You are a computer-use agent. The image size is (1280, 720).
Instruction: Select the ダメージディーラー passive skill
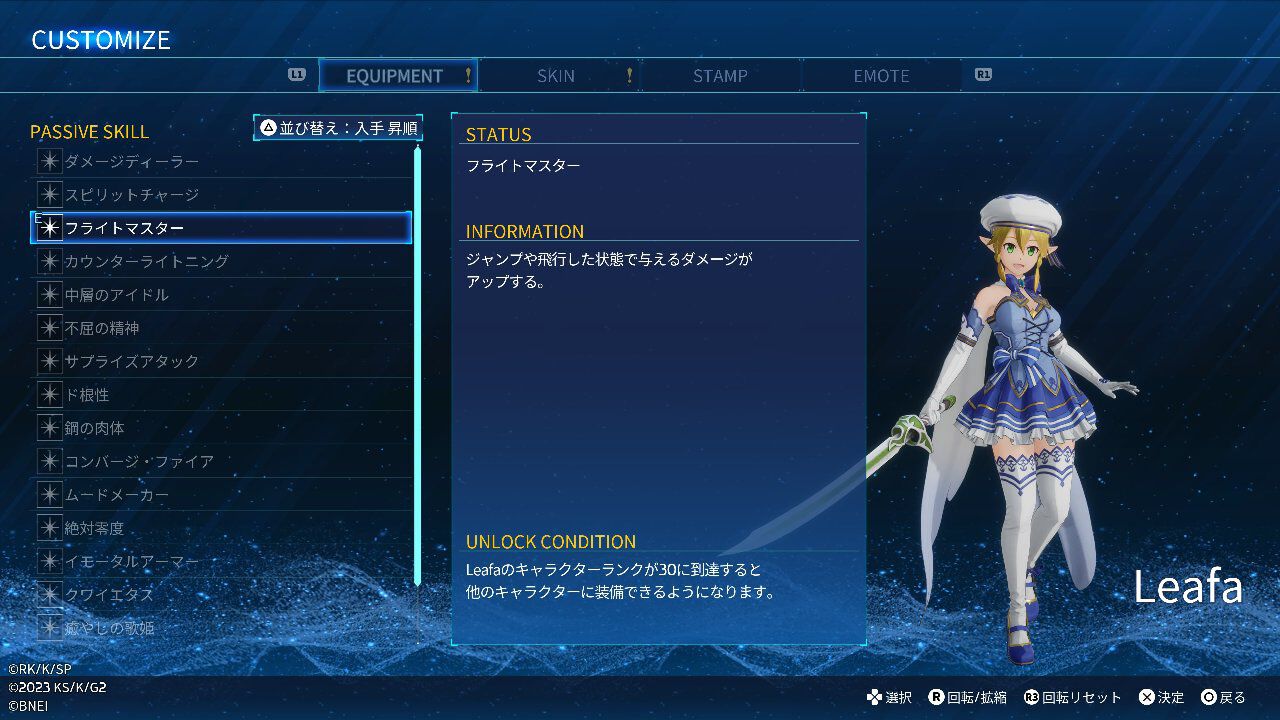[221, 162]
